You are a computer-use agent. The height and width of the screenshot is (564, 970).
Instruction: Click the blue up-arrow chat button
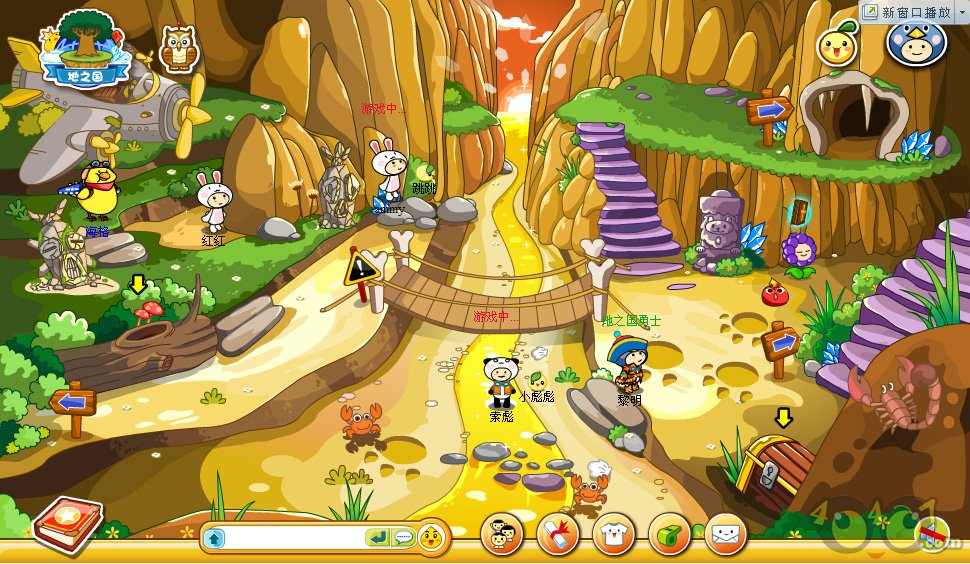pos(214,538)
